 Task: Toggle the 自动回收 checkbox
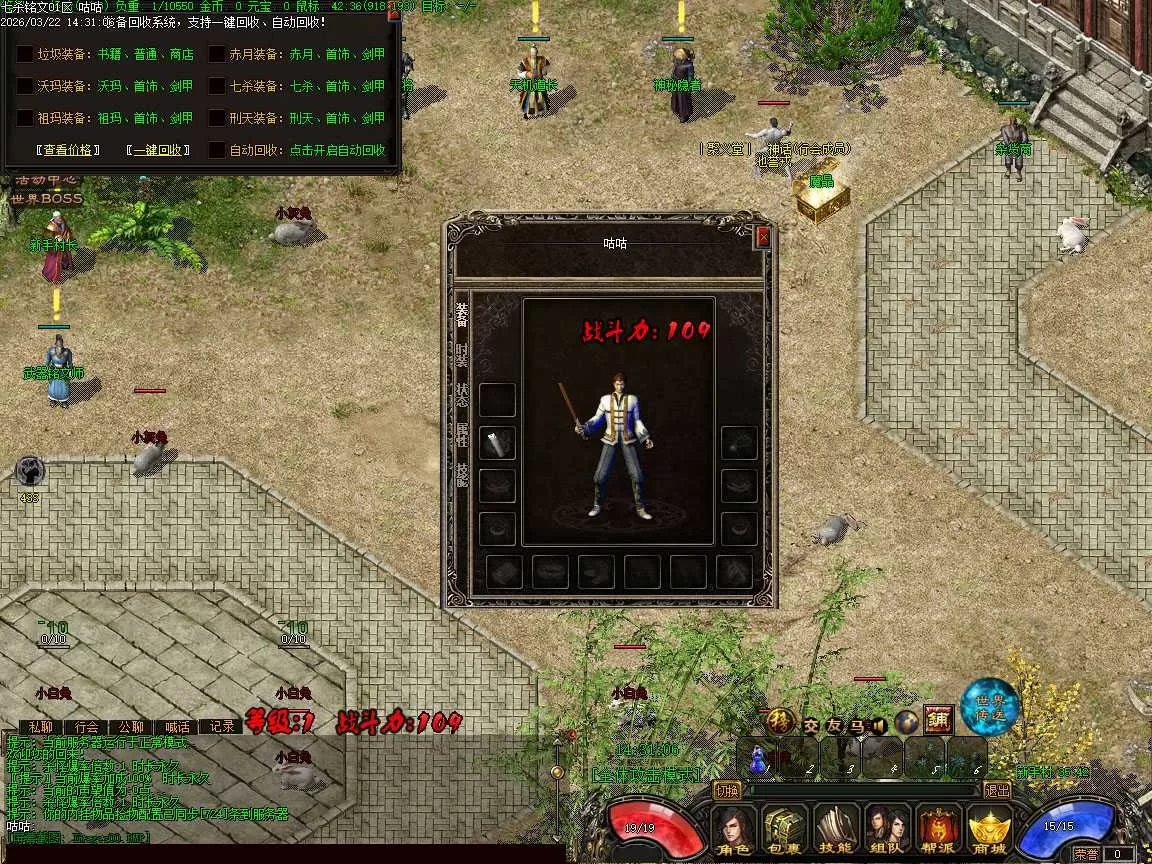(217, 150)
